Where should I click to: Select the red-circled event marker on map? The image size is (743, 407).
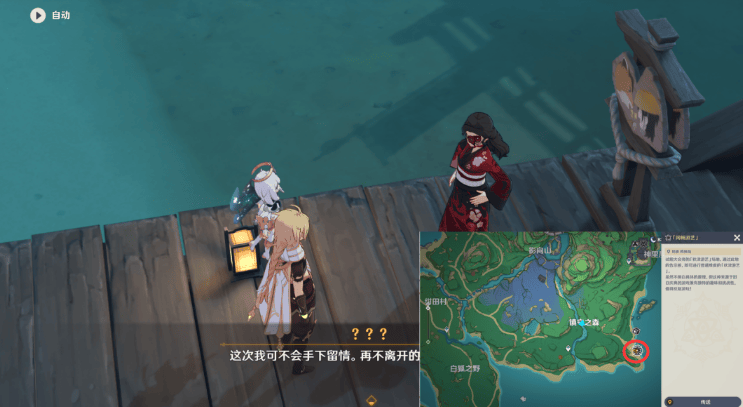636,351
